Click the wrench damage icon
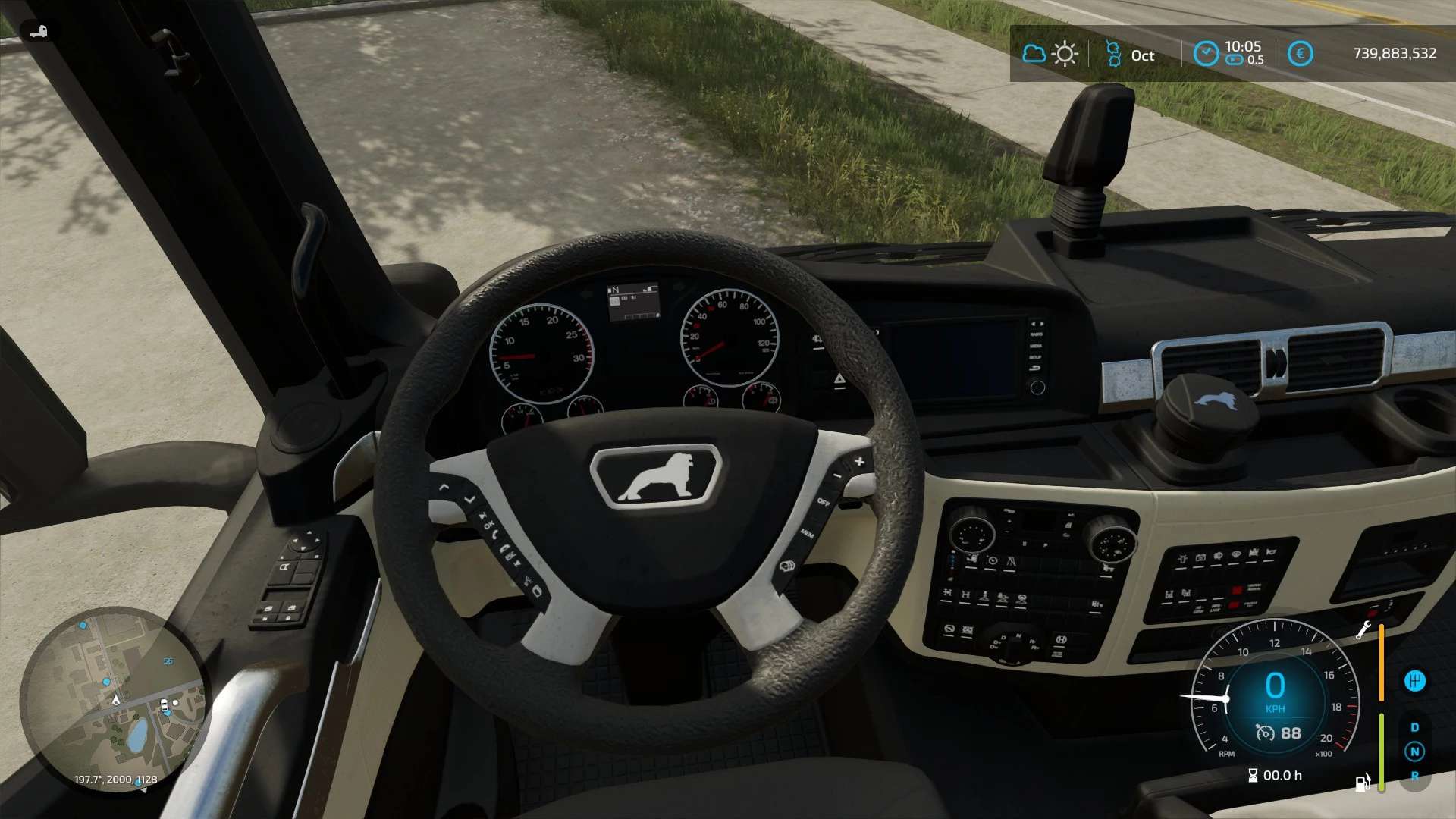 coord(1363,630)
